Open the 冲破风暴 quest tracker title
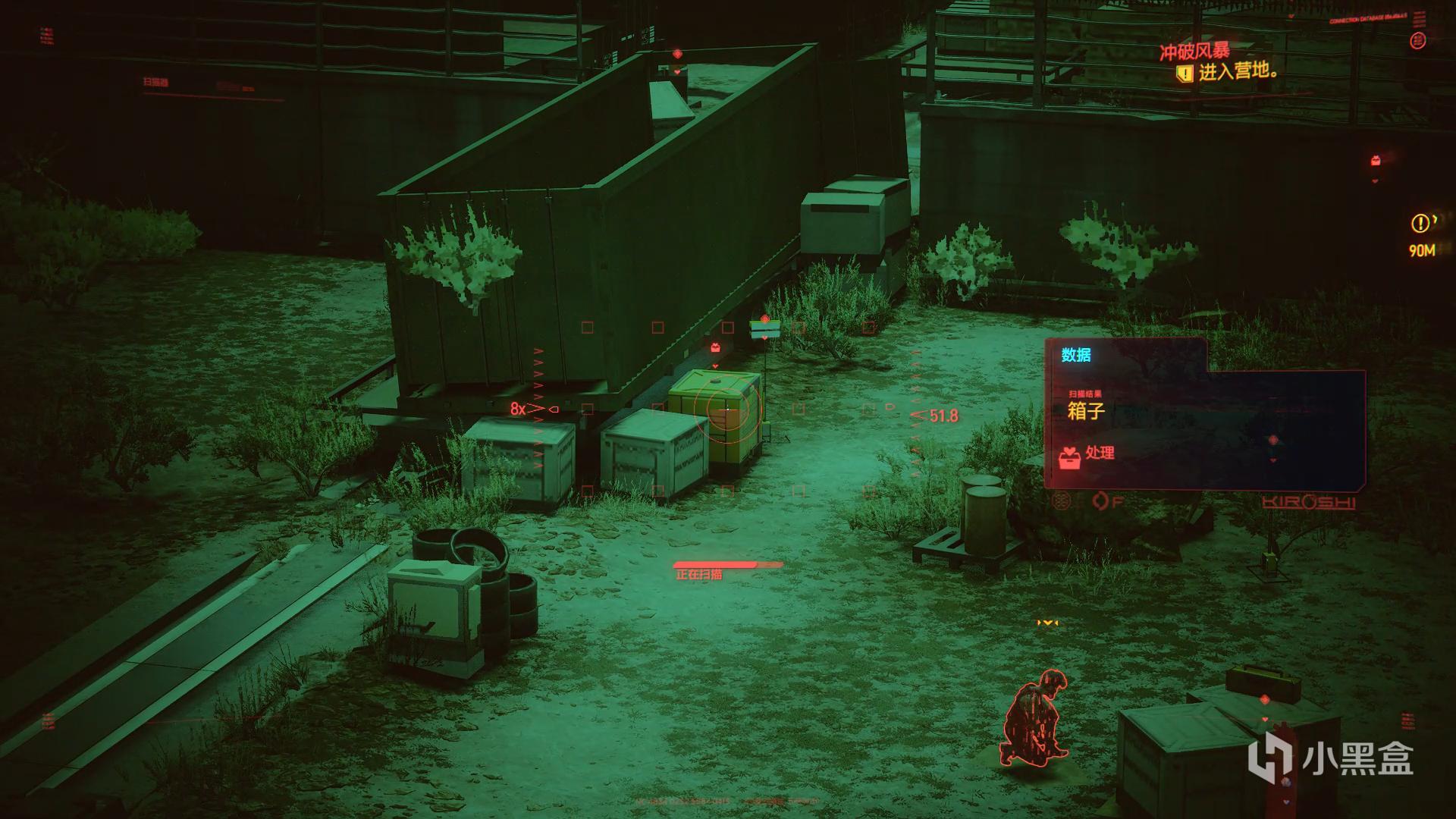This screenshot has width=1456, height=819. 1194,52
